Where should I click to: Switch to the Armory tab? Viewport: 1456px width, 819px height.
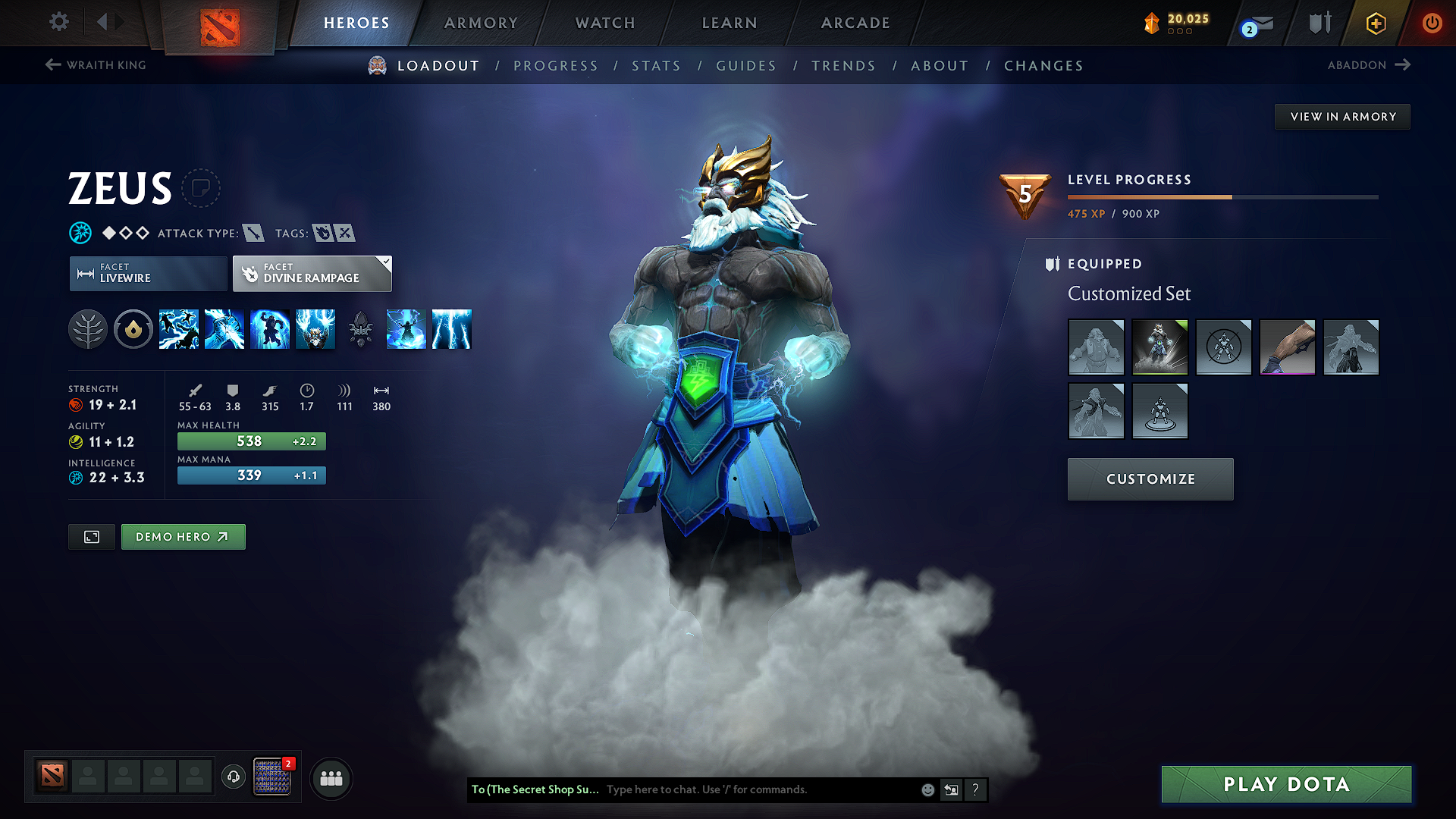click(x=481, y=23)
